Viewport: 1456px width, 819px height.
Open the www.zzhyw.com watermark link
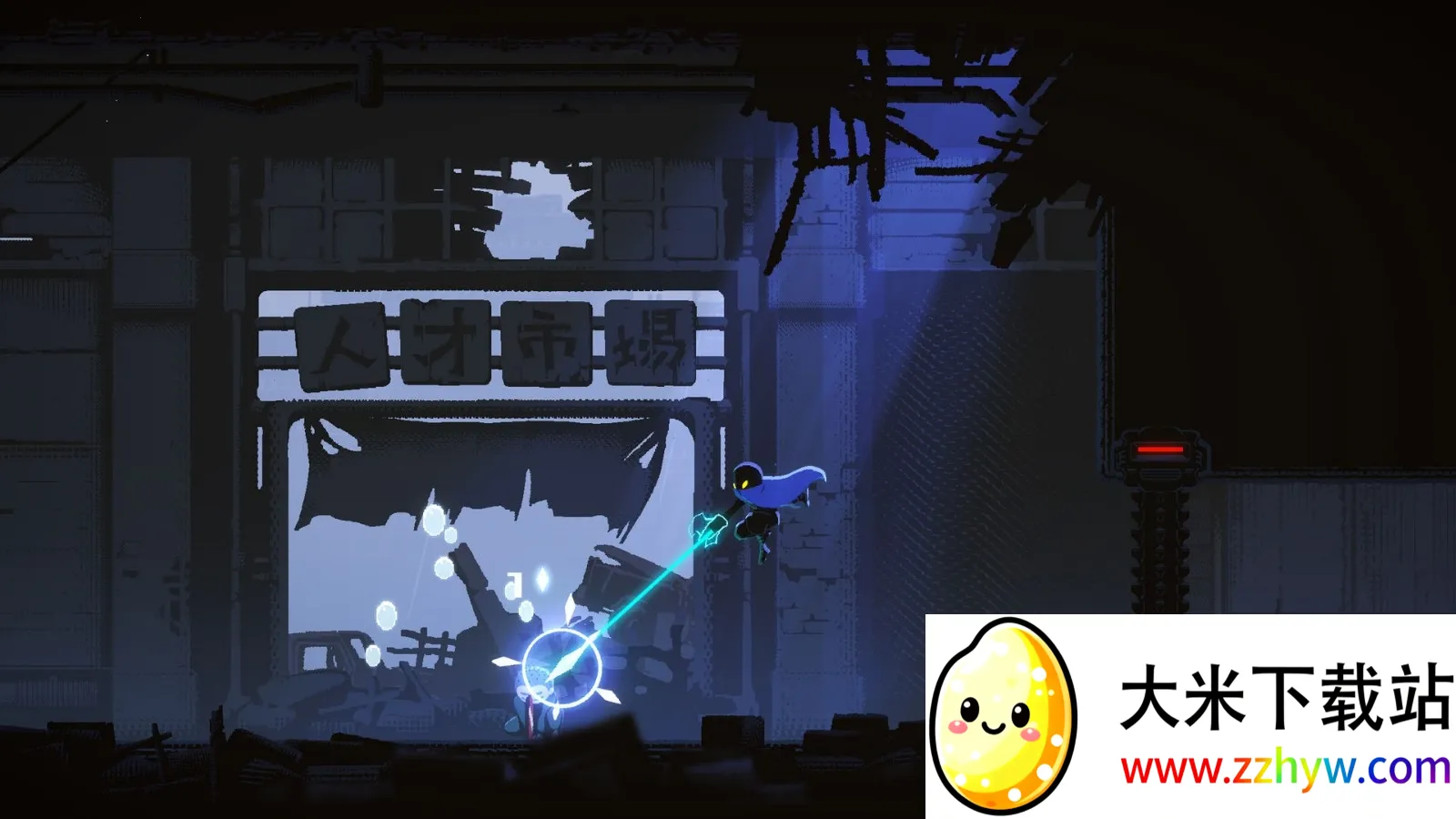[1285, 770]
